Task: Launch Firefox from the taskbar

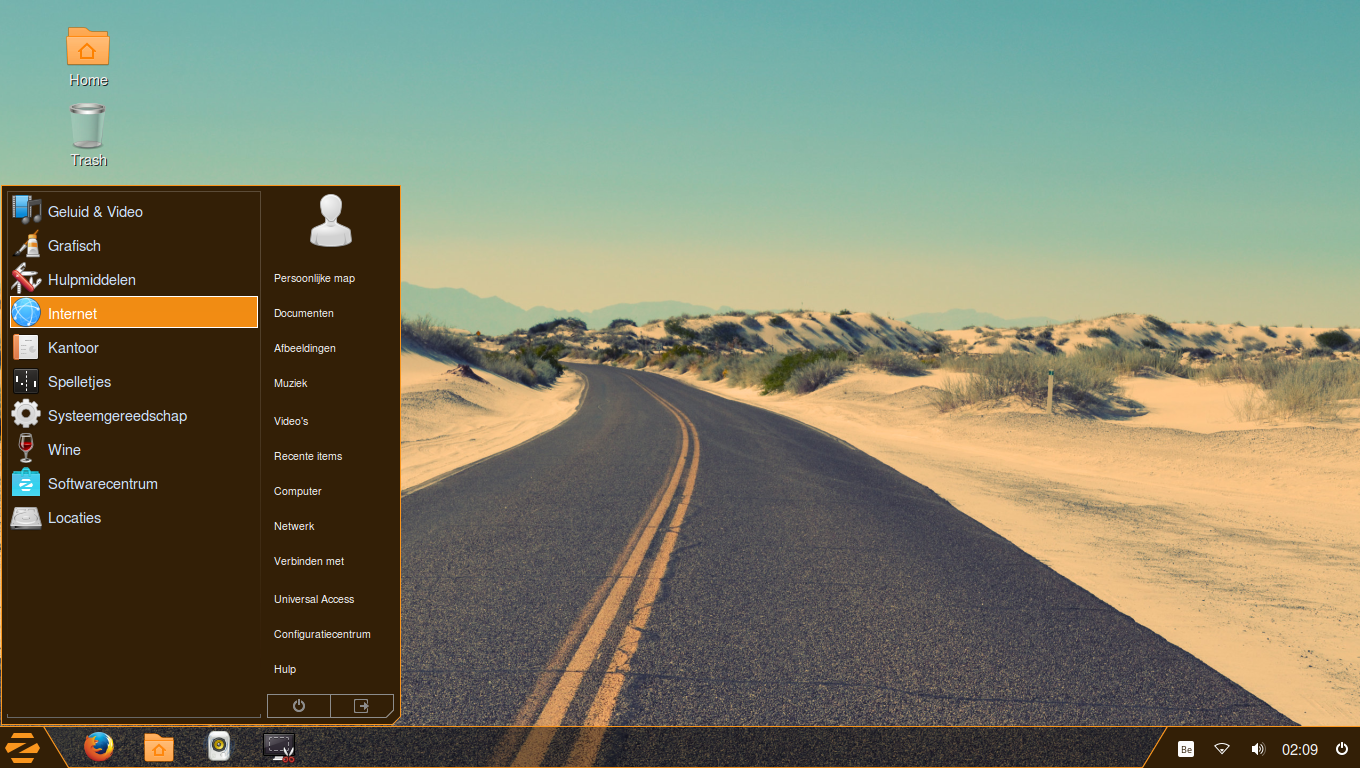Action: pyautogui.click(x=98, y=747)
